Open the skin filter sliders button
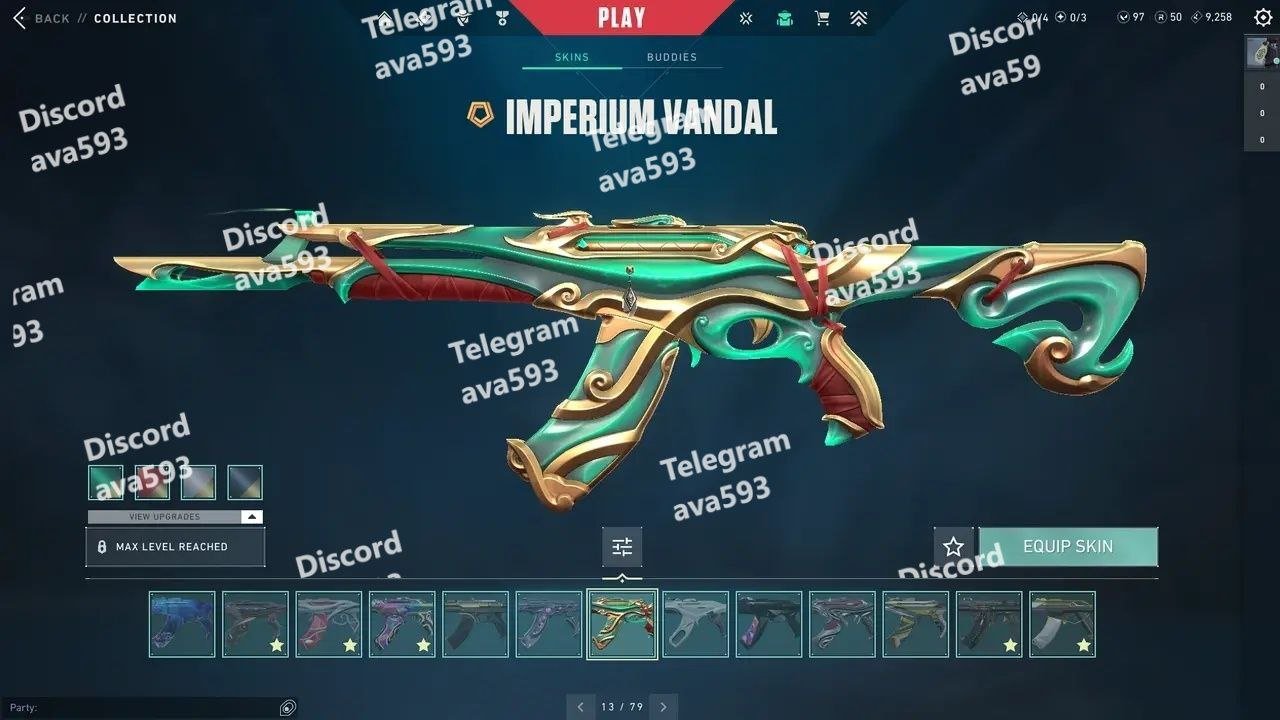This screenshot has width=1280, height=720. [622, 547]
